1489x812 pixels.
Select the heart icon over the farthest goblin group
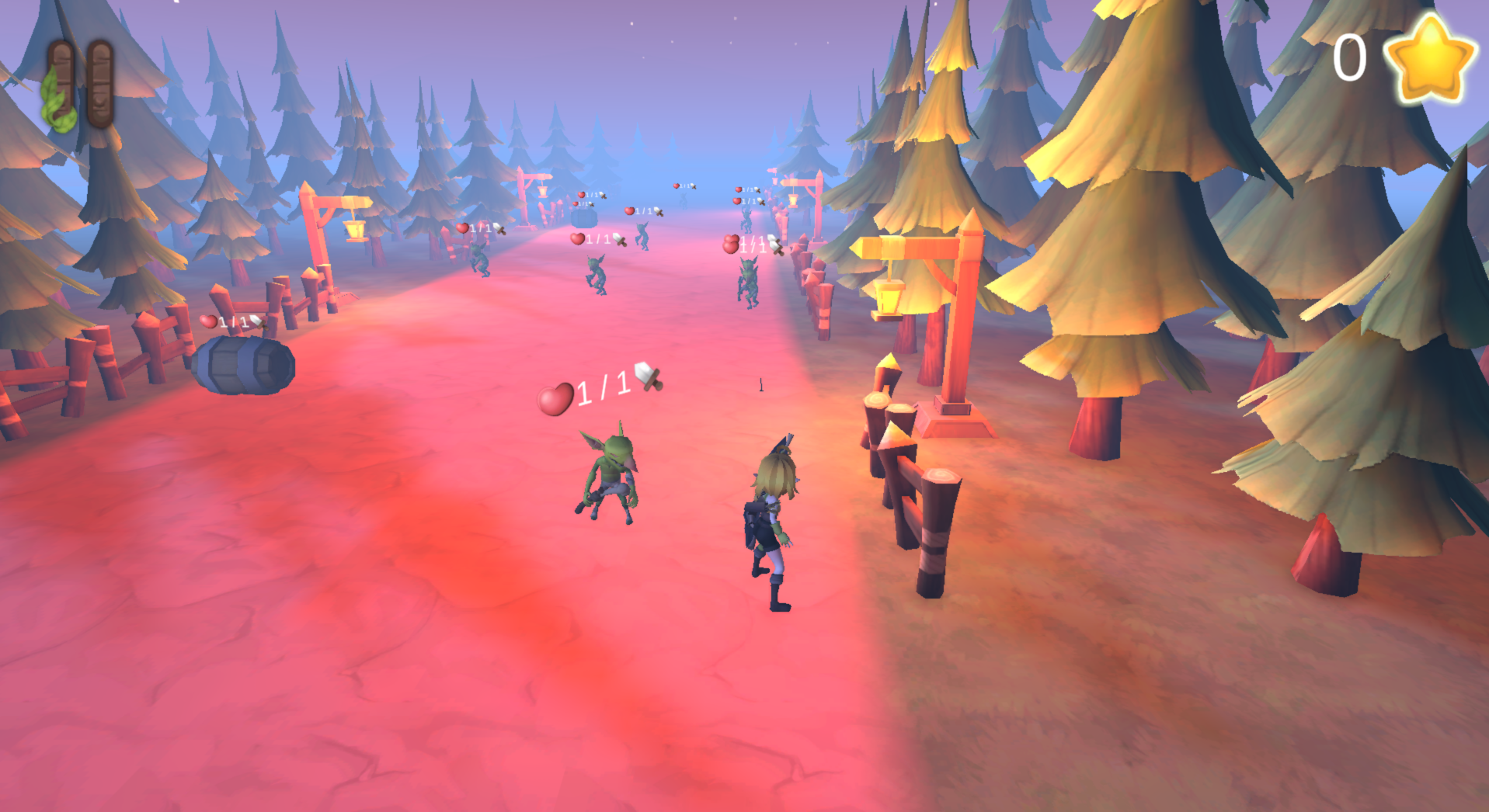coord(677,186)
